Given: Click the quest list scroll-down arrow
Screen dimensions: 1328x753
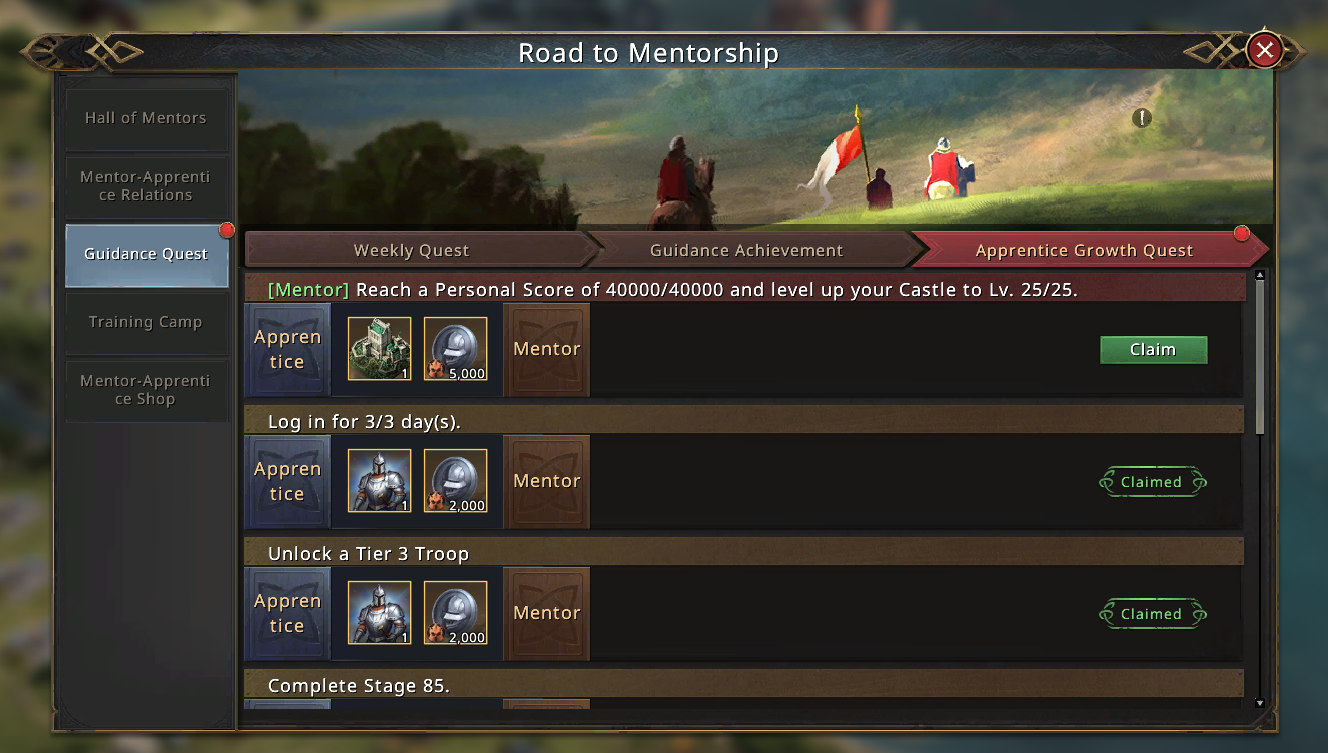Looking at the screenshot, I should point(1260,703).
